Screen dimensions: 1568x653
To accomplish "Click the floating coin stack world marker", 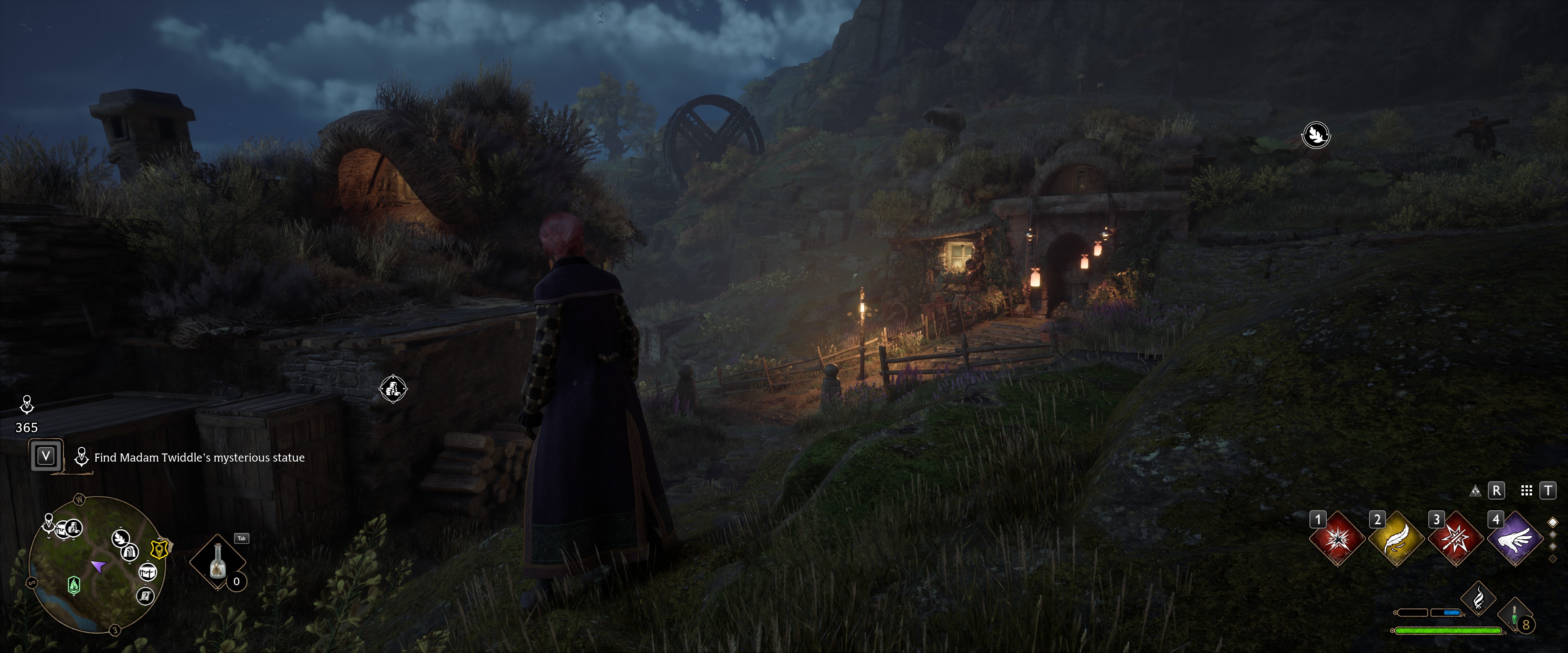I will pyautogui.click(x=393, y=389).
